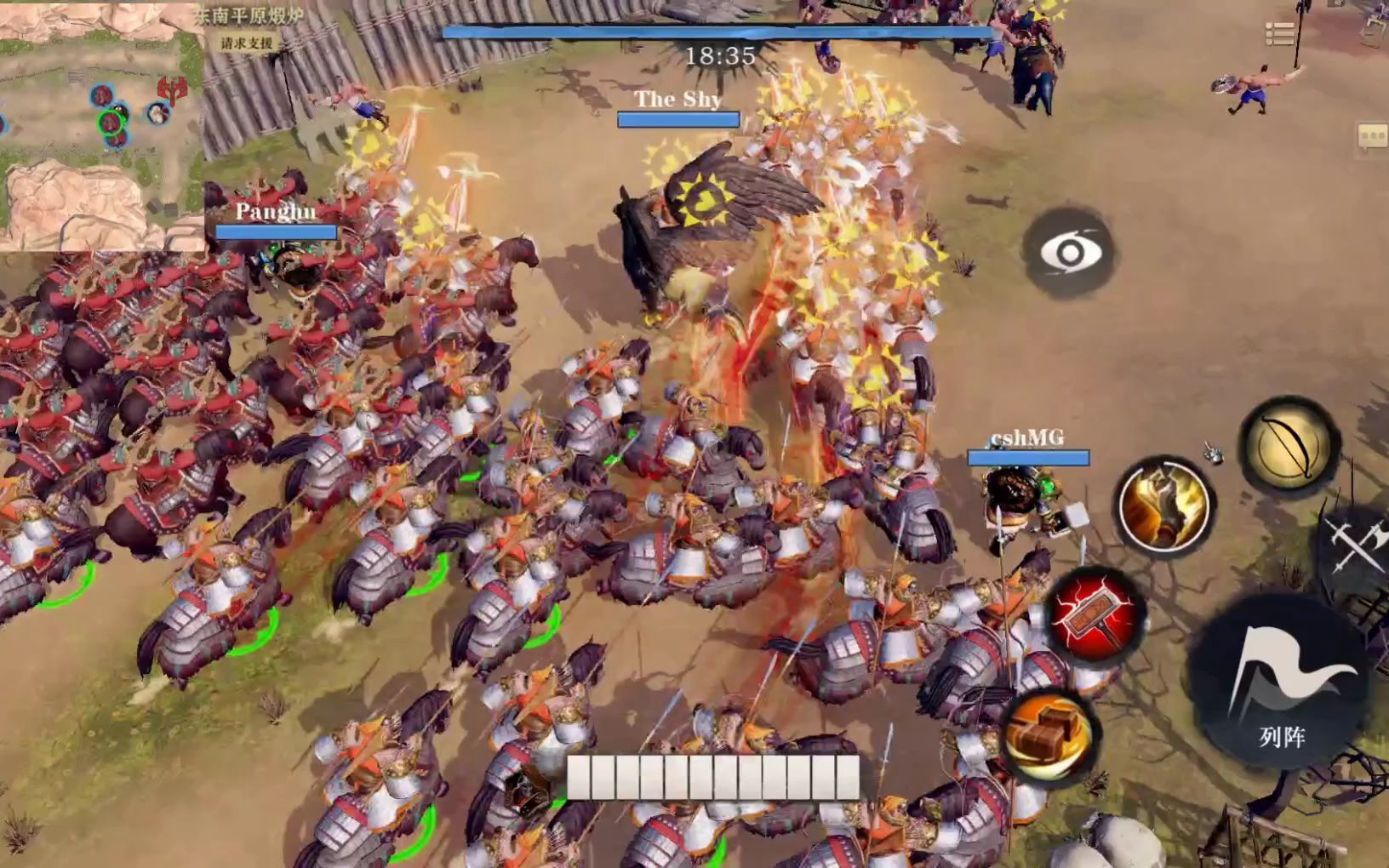This screenshot has height=868, width=1389.
Task: Tap the crossed weapons attack icon
Action: tap(1357, 545)
